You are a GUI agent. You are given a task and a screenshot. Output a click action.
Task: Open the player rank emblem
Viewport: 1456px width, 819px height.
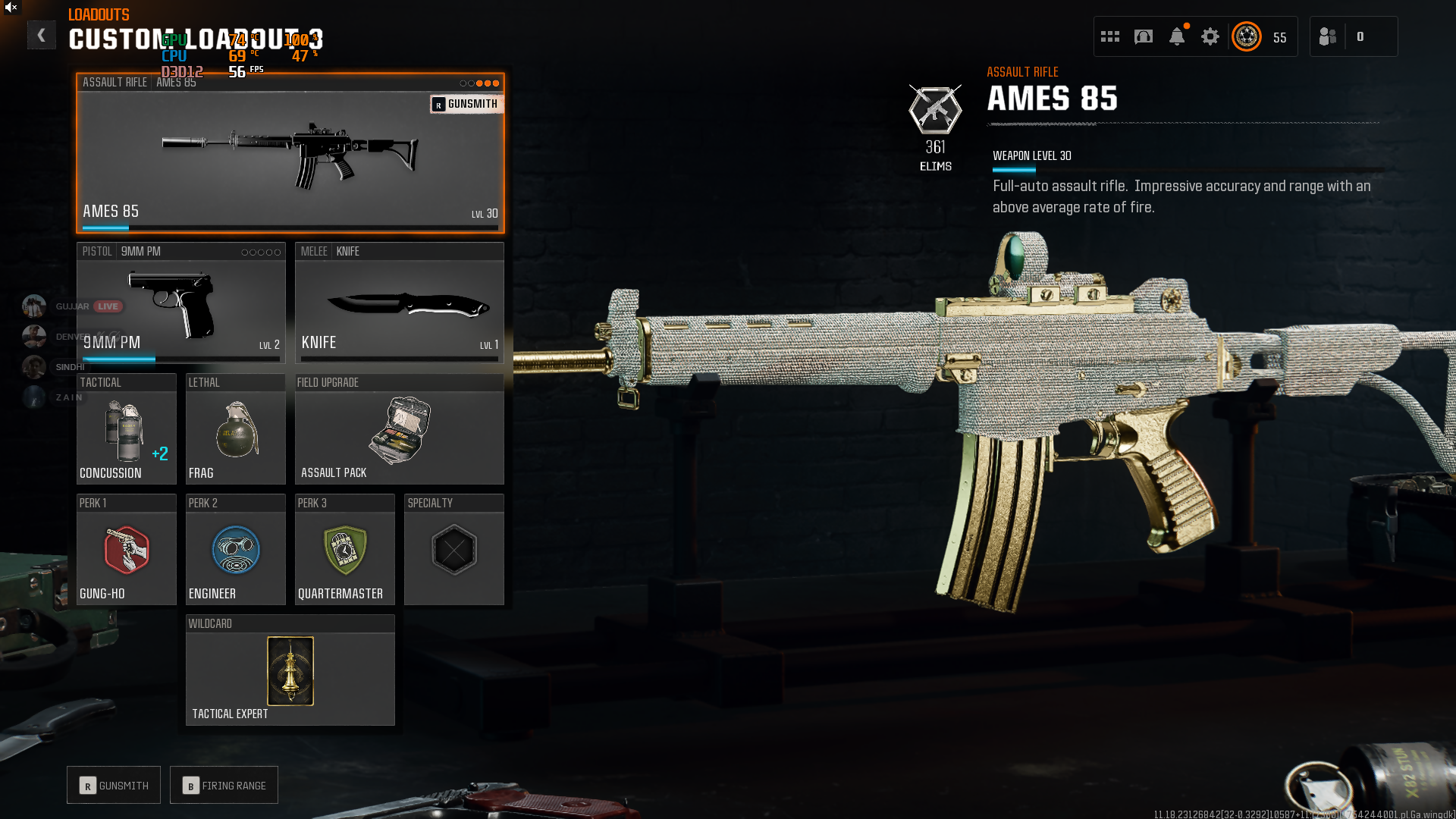[1247, 36]
